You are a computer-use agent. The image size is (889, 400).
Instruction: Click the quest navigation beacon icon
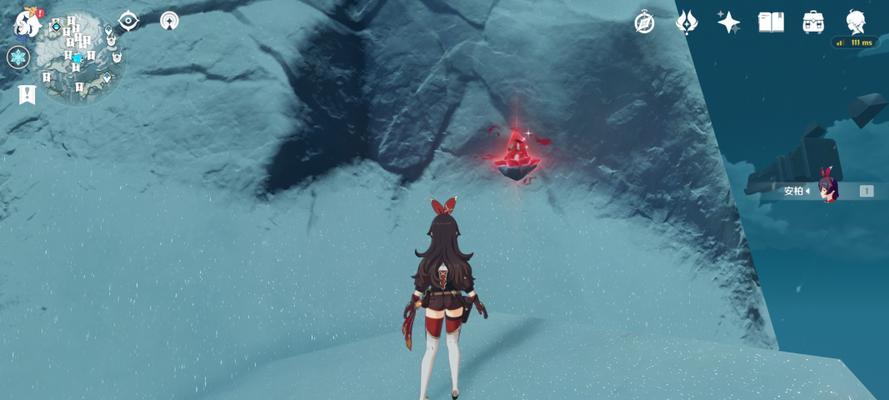(169, 21)
